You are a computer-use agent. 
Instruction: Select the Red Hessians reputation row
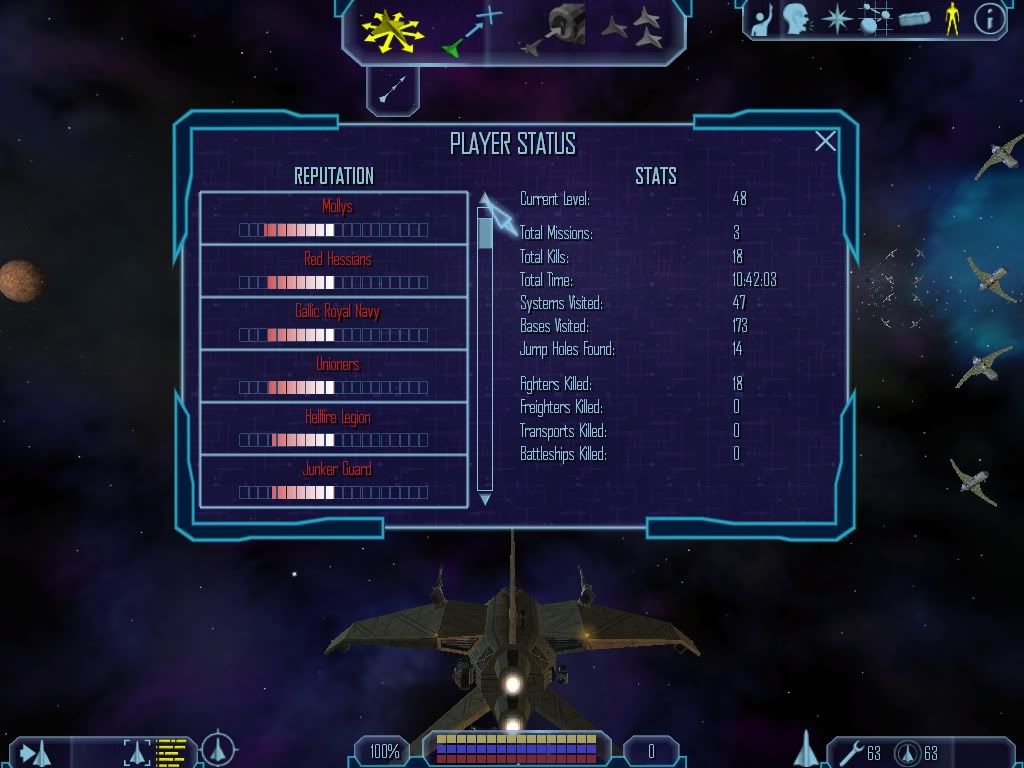(x=334, y=270)
